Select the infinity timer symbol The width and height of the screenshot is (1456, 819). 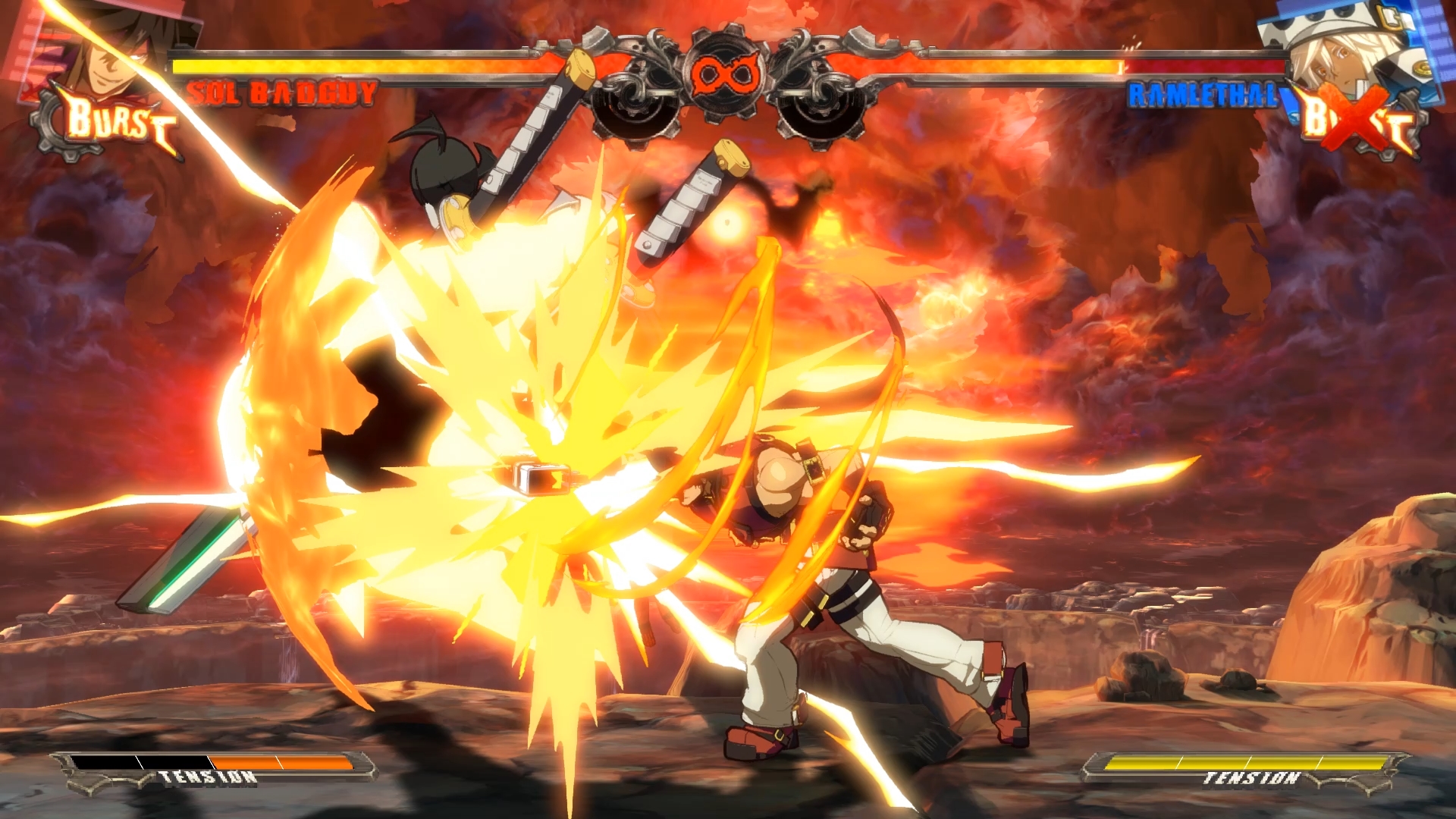click(x=726, y=76)
